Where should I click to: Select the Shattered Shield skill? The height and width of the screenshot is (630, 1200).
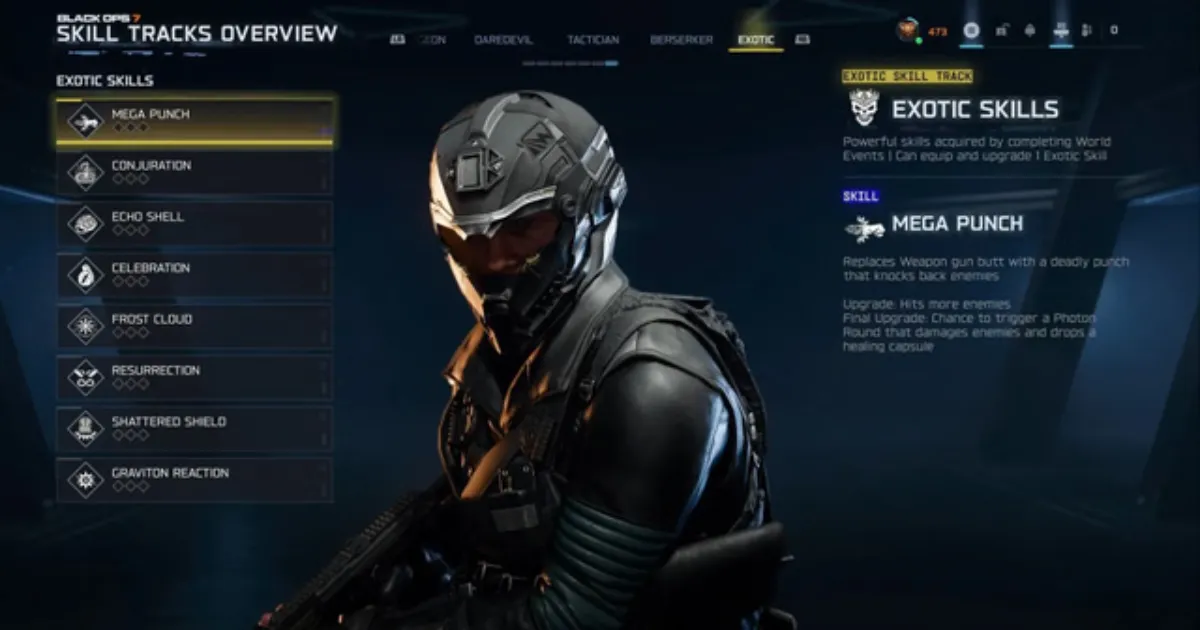click(x=195, y=428)
